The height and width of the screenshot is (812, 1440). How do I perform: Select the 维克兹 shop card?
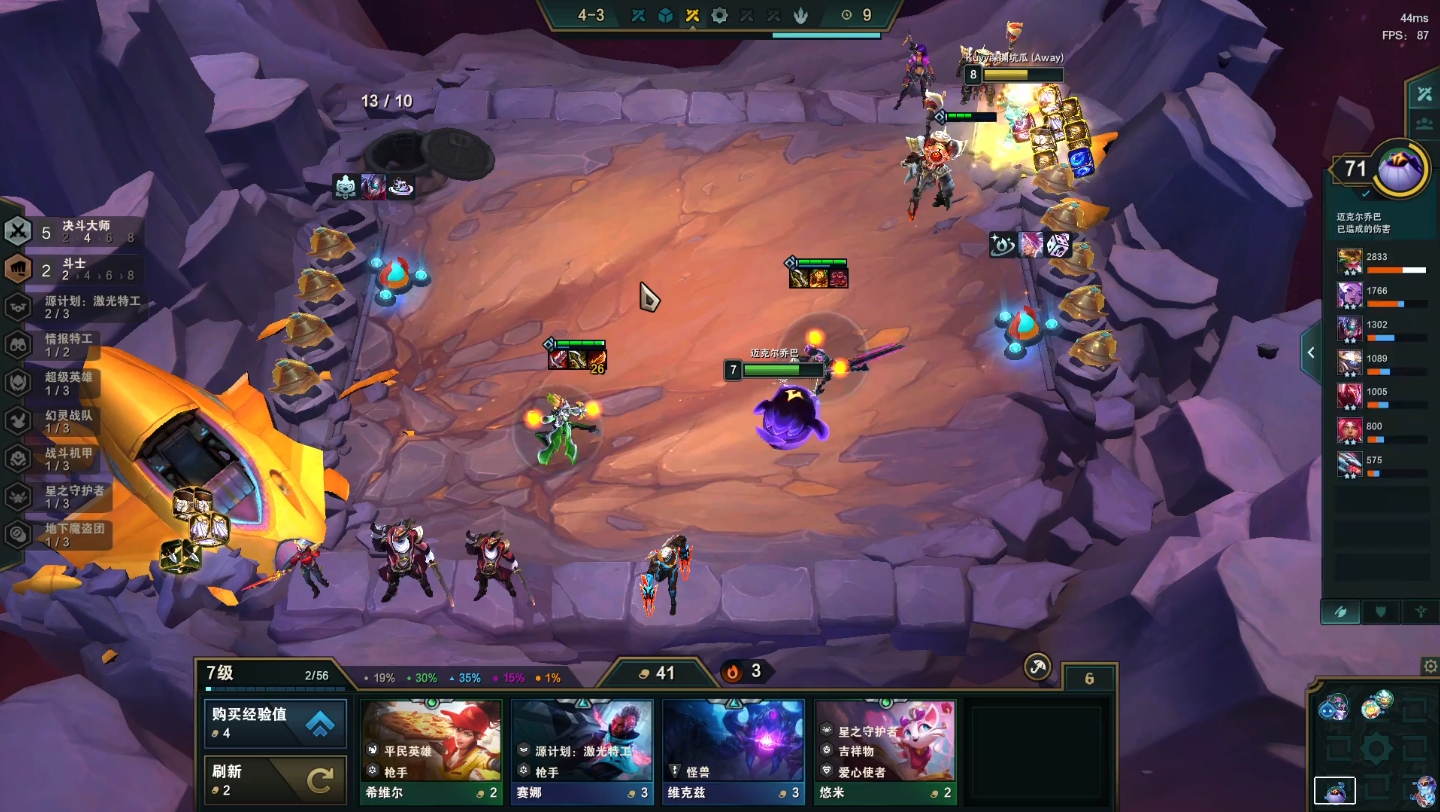(733, 750)
